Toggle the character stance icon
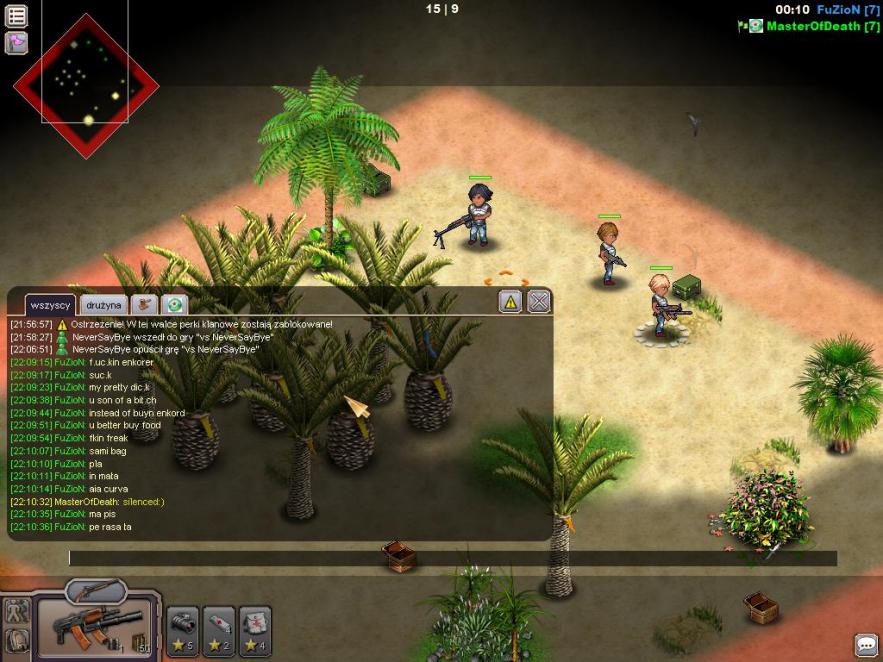Viewport: 883px width, 662px height. pyautogui.click(x=16, y=612)
